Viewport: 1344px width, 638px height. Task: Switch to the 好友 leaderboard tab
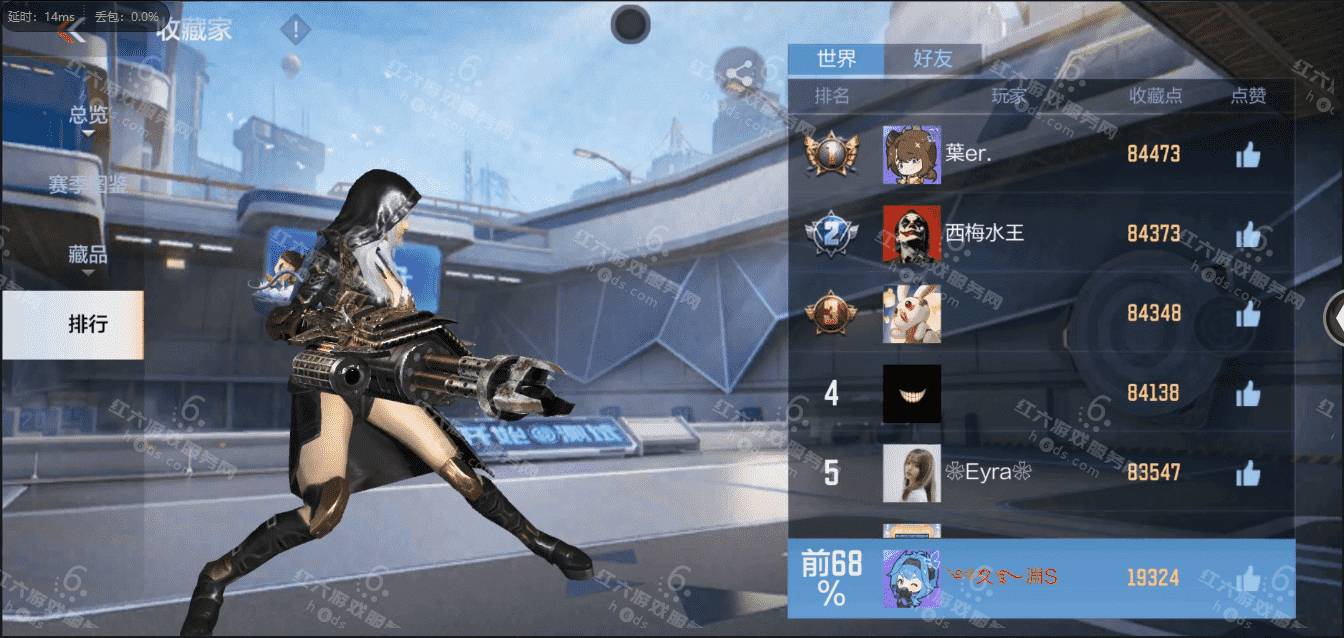pos(932,59)
